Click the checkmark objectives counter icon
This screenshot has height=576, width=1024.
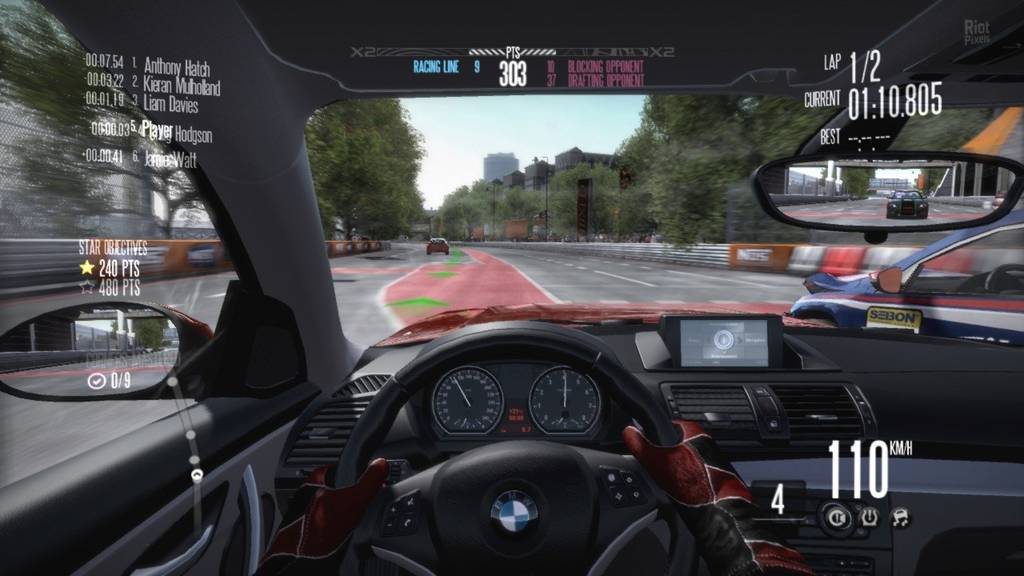(x=97, y=381)
